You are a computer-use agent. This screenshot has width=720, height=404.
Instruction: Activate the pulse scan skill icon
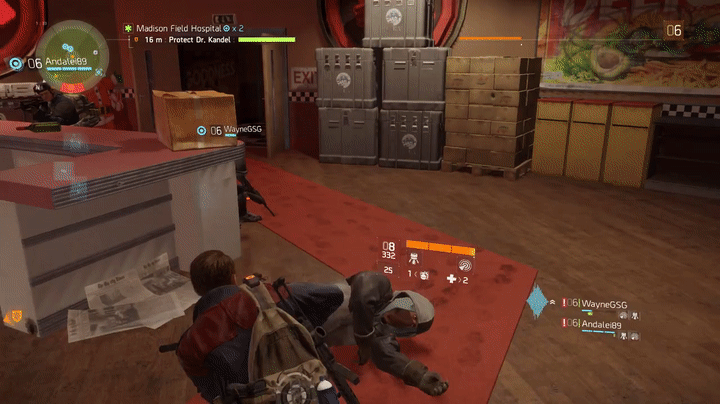tap(465, 265)
